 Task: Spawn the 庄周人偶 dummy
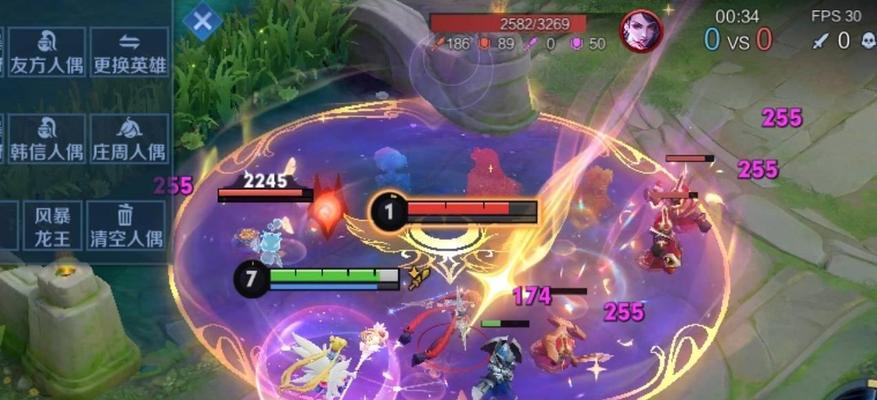tap(128, 139)
